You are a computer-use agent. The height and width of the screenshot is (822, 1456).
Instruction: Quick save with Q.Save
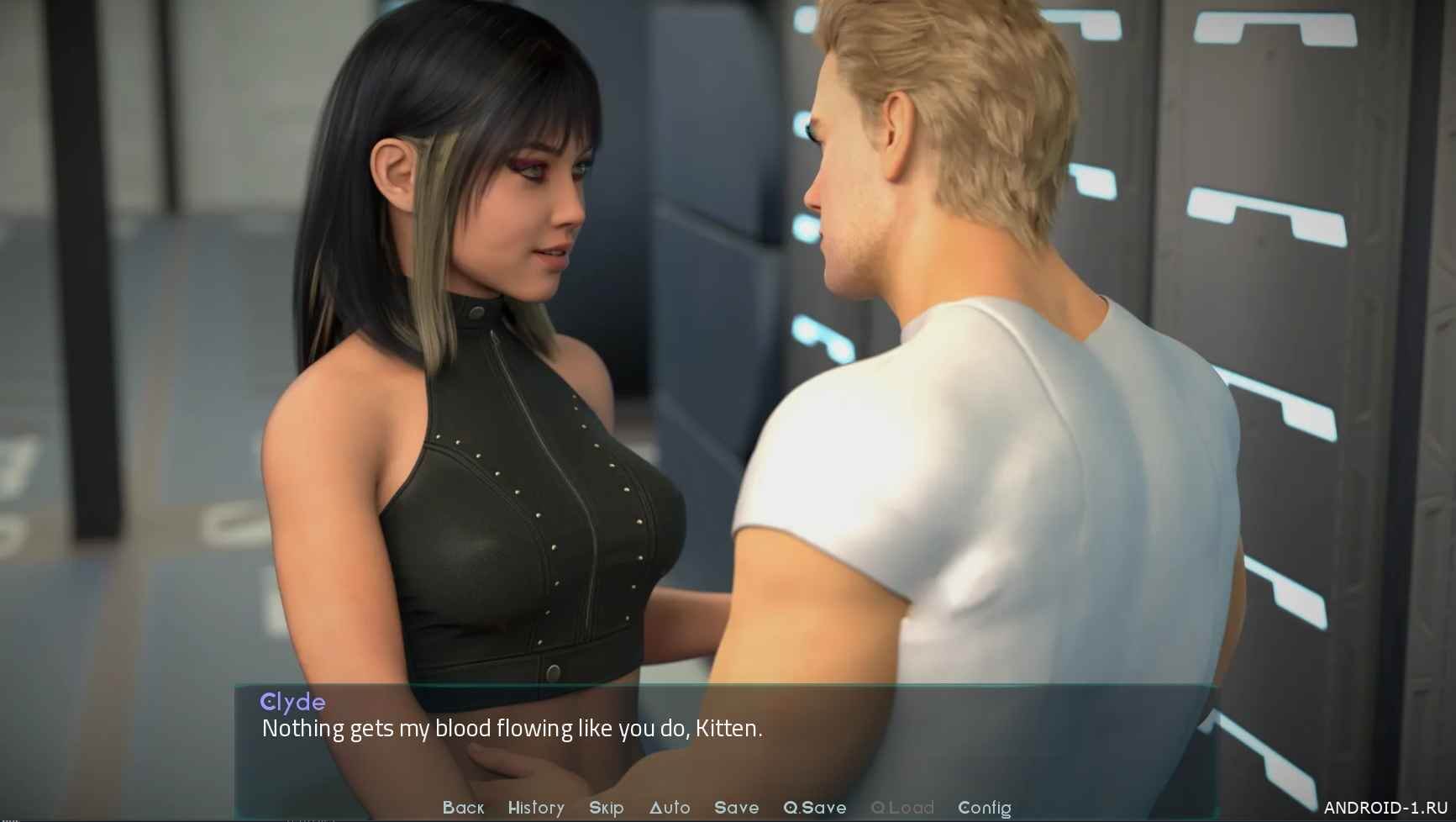pyautogui.click(x=814, y=808)
